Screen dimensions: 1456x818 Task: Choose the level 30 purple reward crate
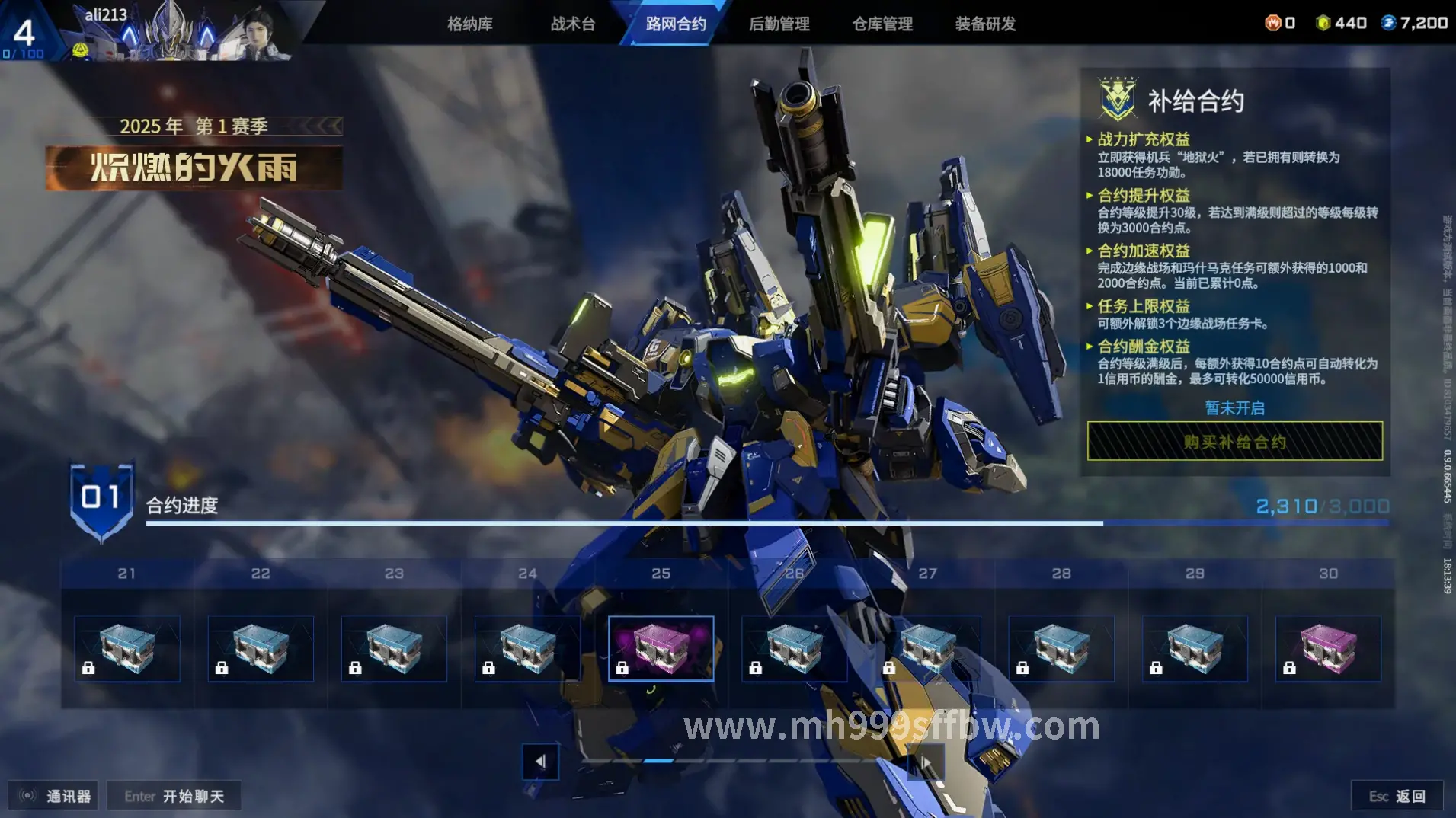1328,648
